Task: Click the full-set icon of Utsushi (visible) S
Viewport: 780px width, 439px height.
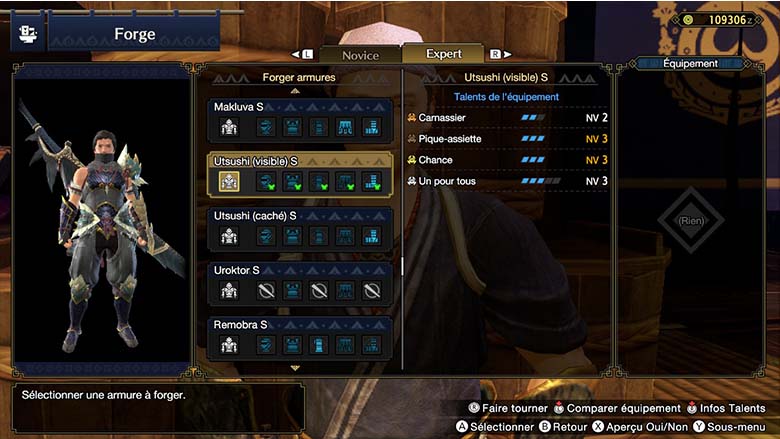Action: pos(229,181)
